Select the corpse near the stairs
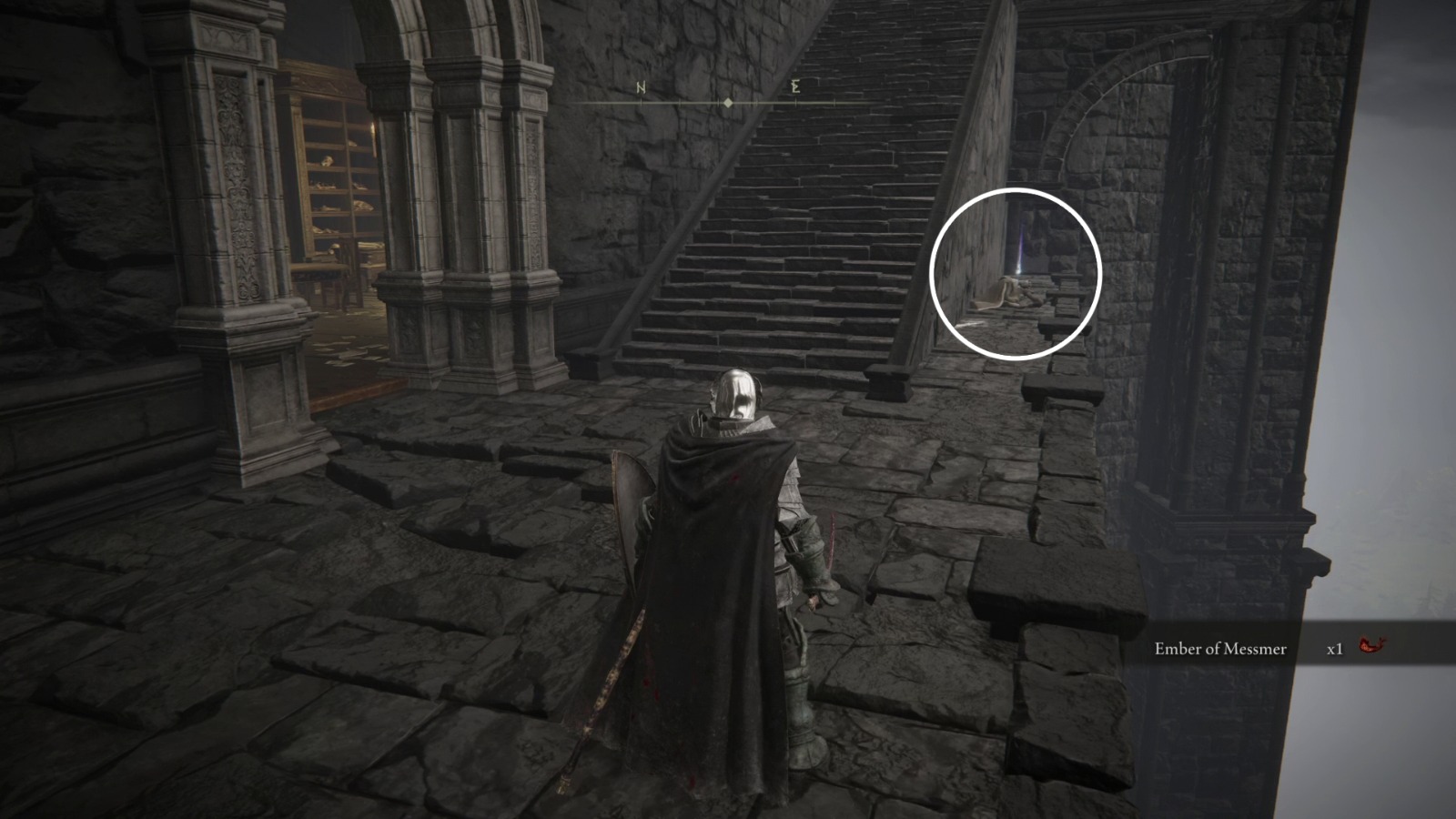1456x819 pixels. (x=1010, y=293)
